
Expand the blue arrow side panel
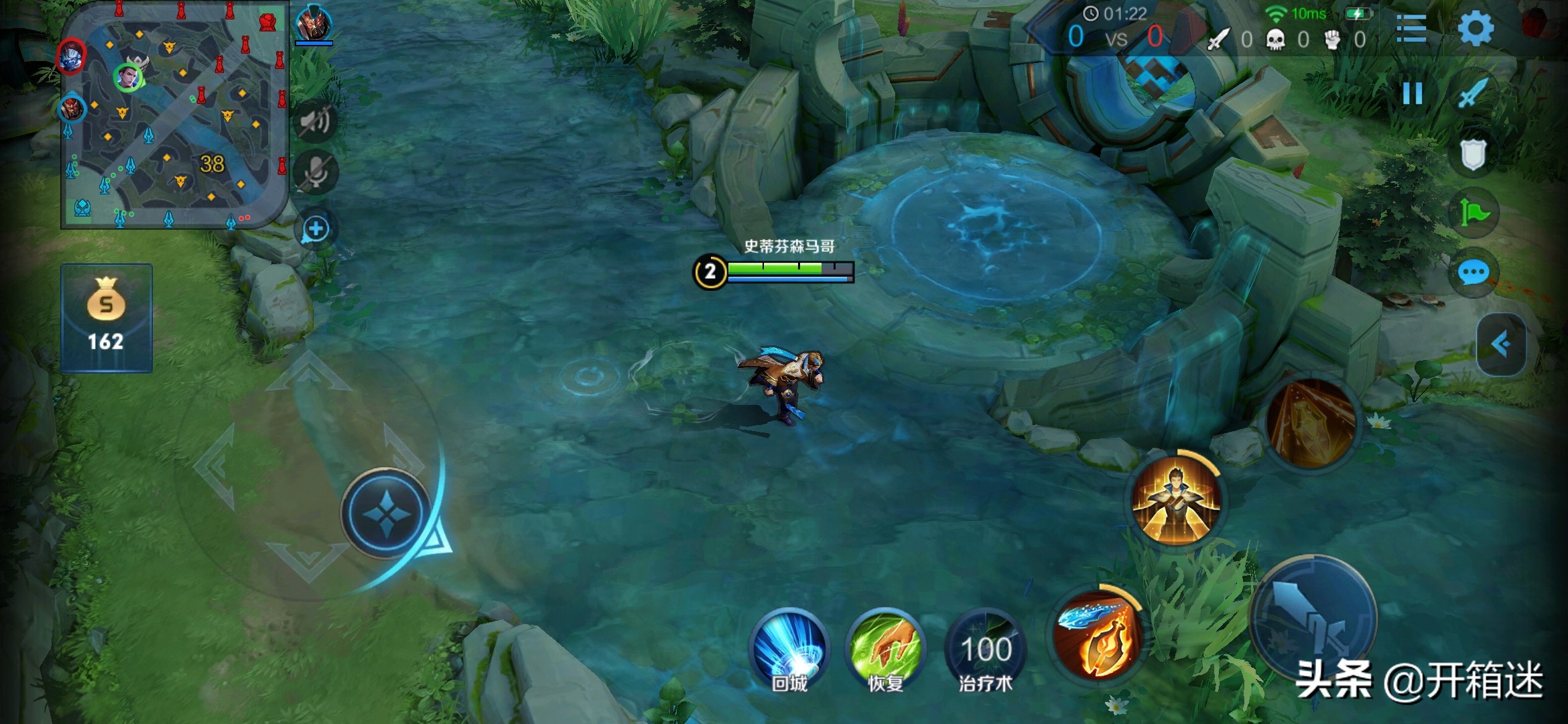(1501, 345)
